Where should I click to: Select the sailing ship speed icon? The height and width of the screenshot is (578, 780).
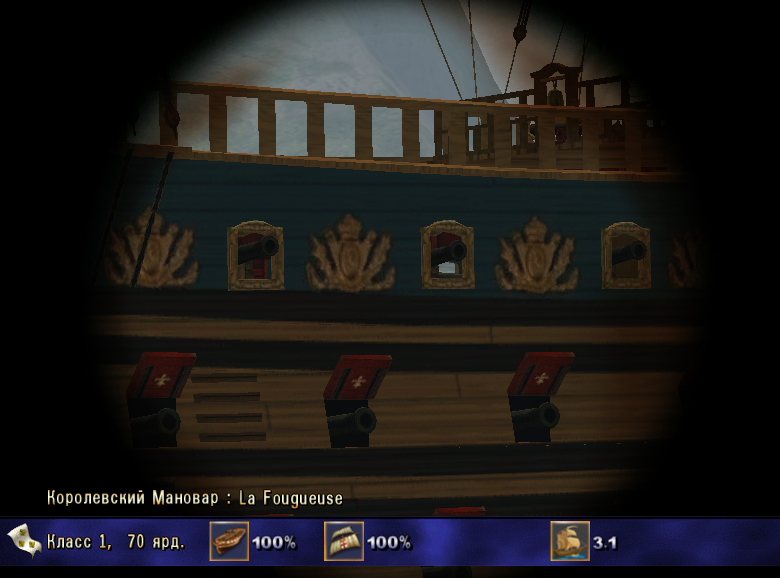[x=570, y=541]
